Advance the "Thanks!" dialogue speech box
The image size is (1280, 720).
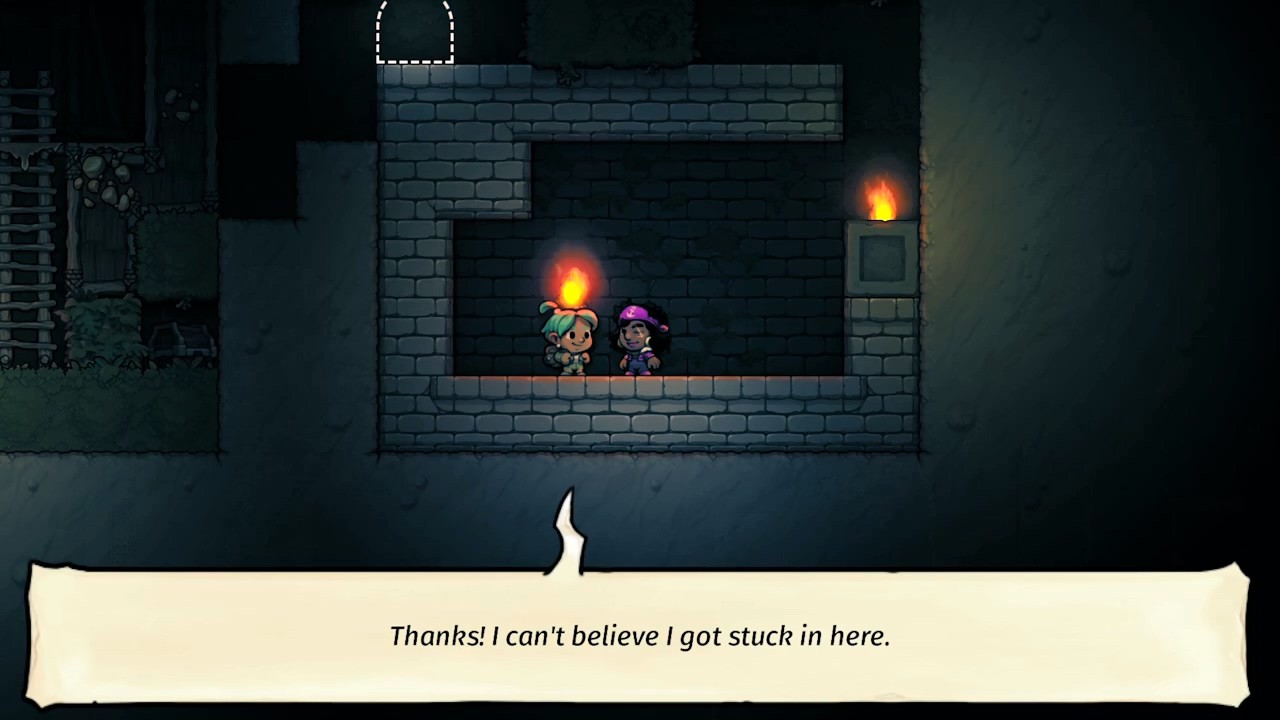pos(639,635)
